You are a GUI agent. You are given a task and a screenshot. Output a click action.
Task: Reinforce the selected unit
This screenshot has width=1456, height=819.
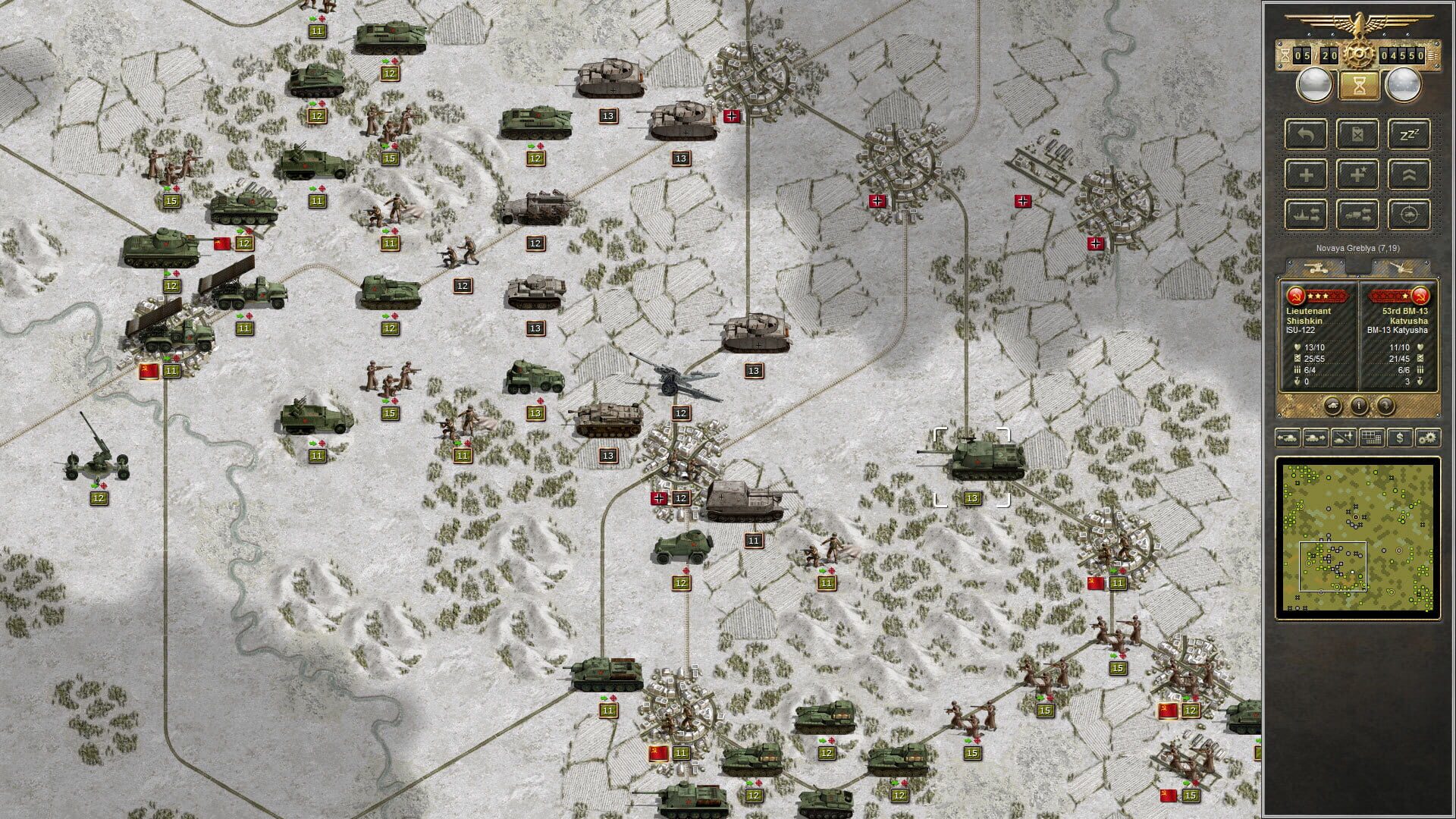tap(1305, 174)
